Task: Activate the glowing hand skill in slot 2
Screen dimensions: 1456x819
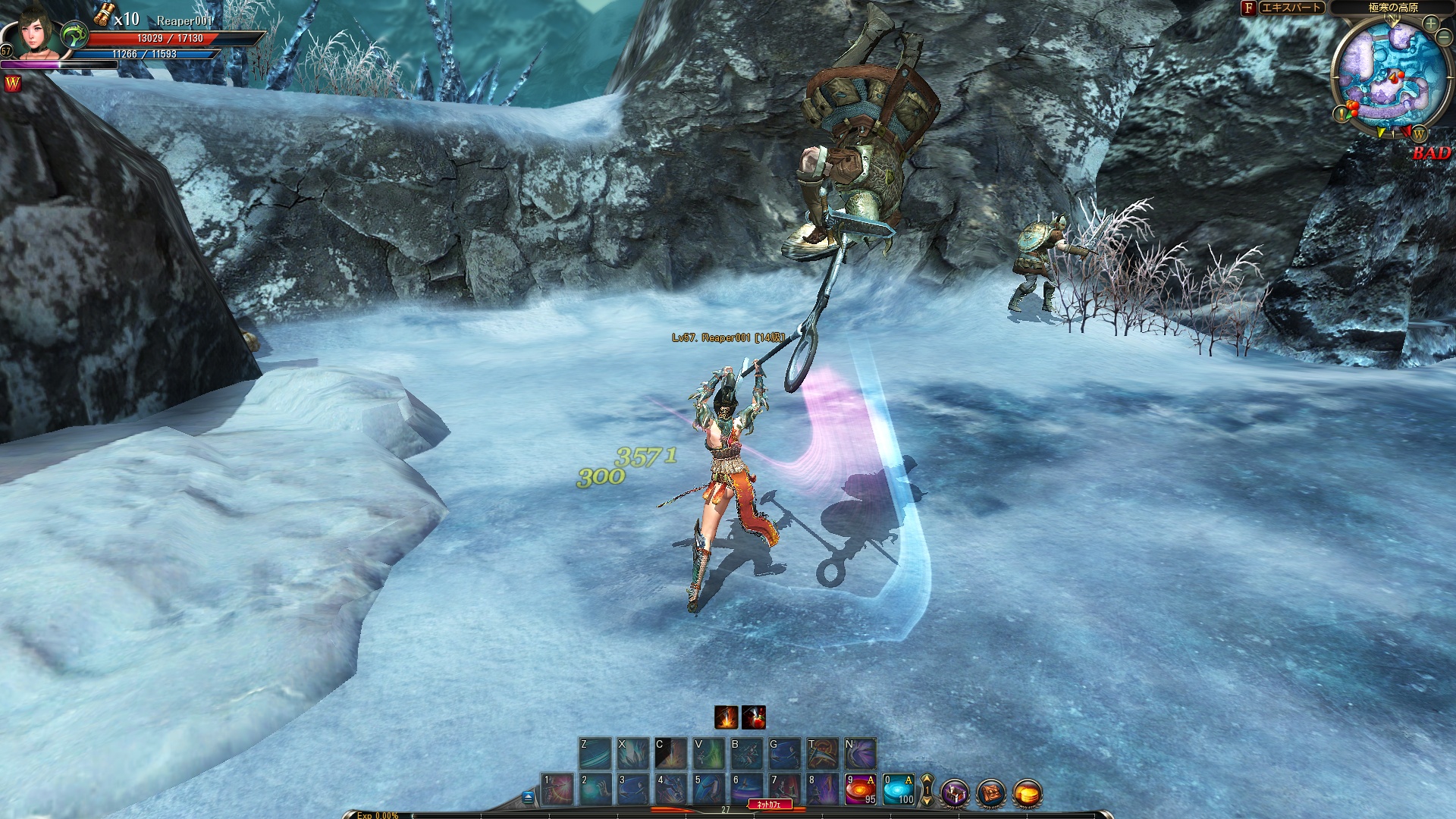Action: pyautogui.click(x=595, y=789)
